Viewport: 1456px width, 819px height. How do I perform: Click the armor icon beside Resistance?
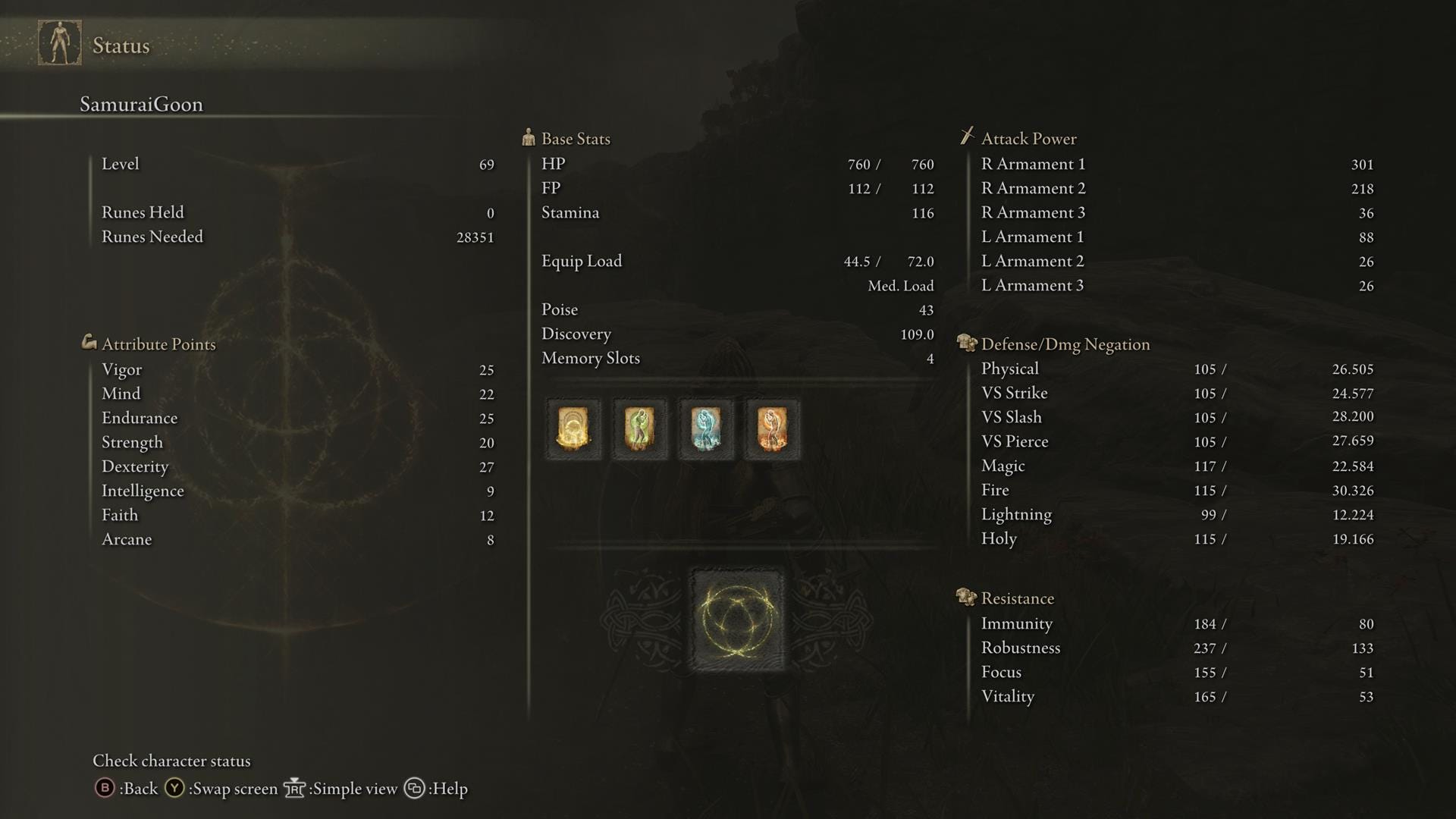(x=965, y=597)
